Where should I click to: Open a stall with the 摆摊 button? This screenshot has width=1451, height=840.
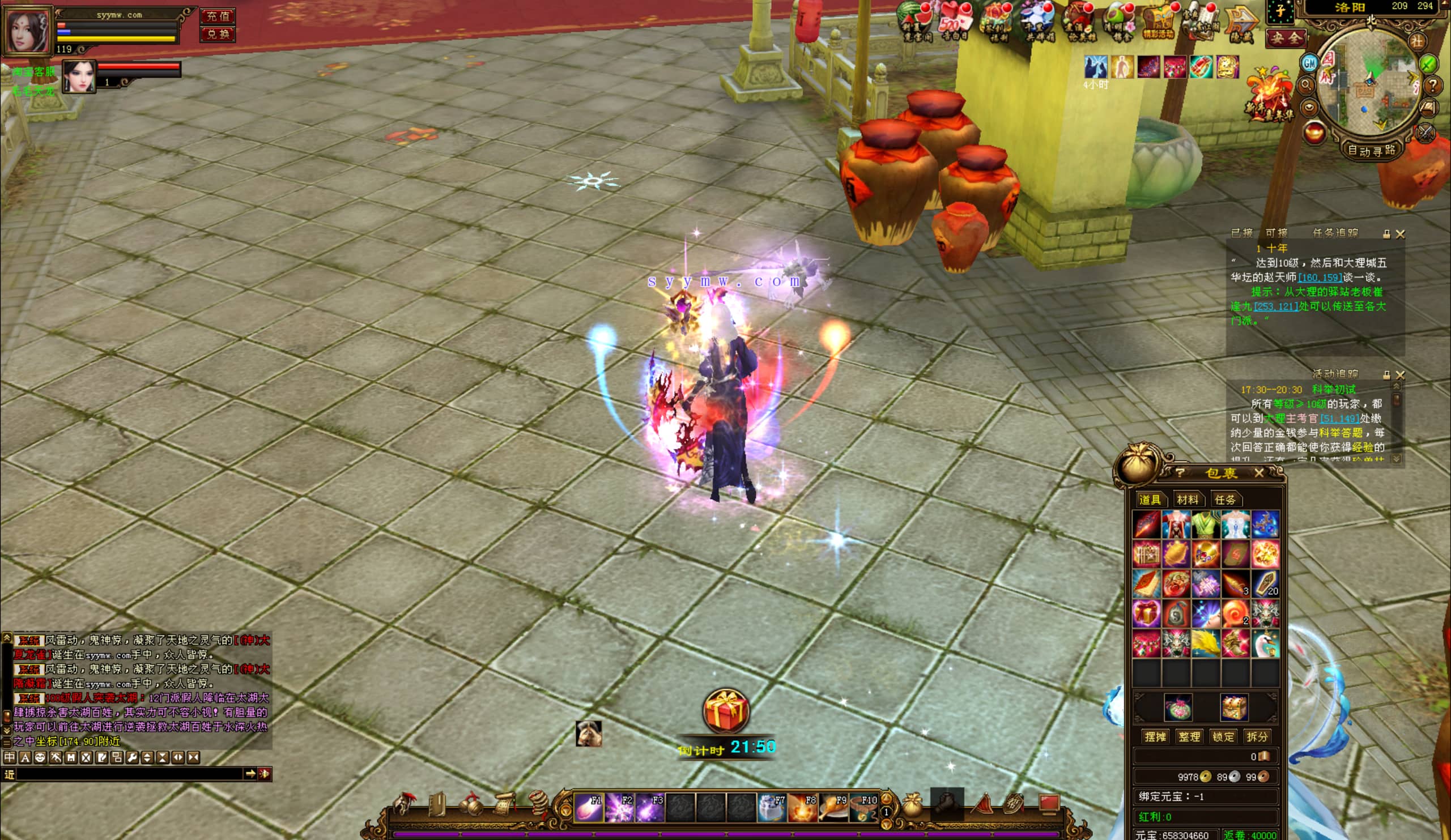coord(1155,736)
